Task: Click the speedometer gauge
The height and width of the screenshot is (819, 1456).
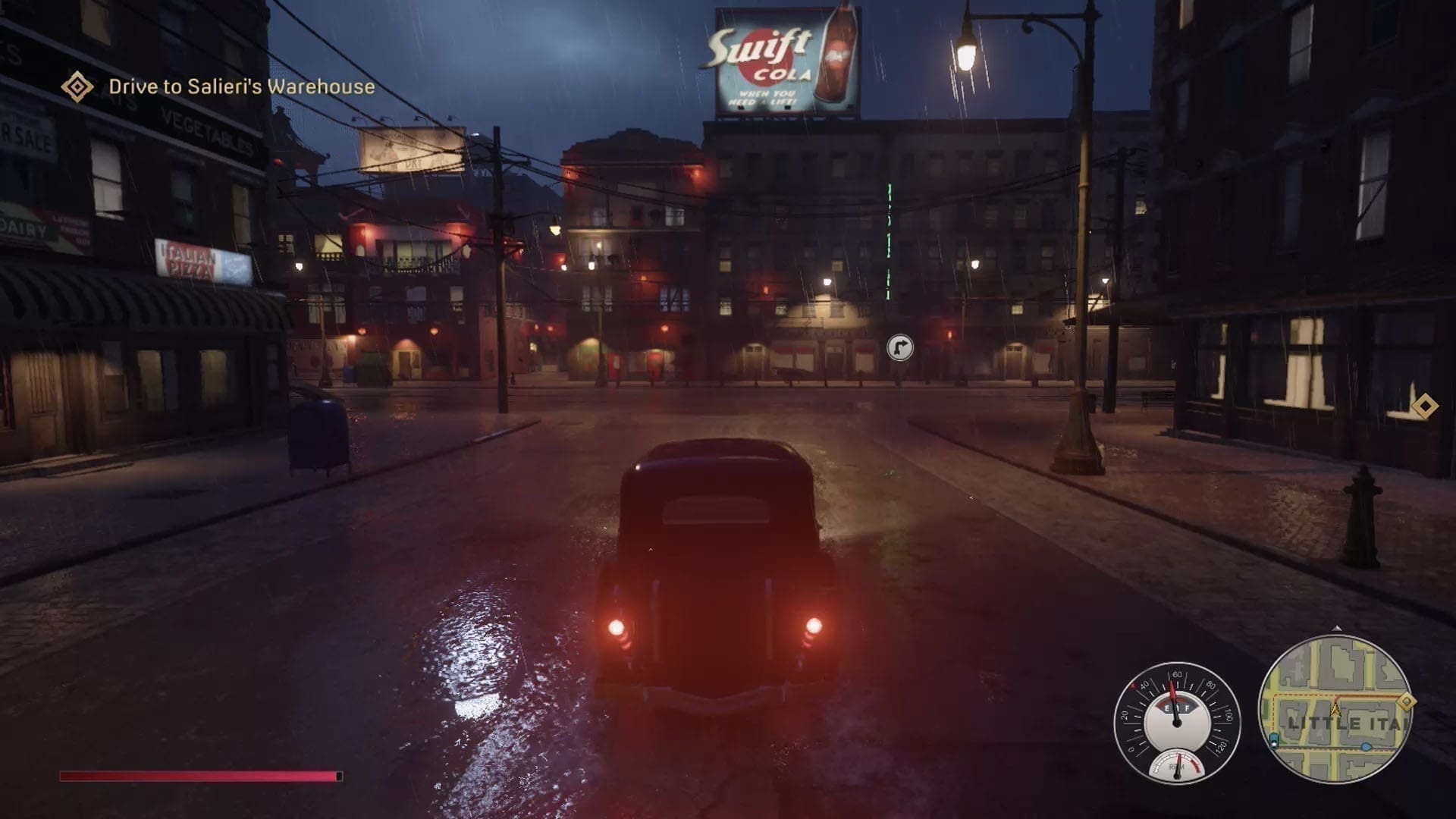Action: [1176, 721]
